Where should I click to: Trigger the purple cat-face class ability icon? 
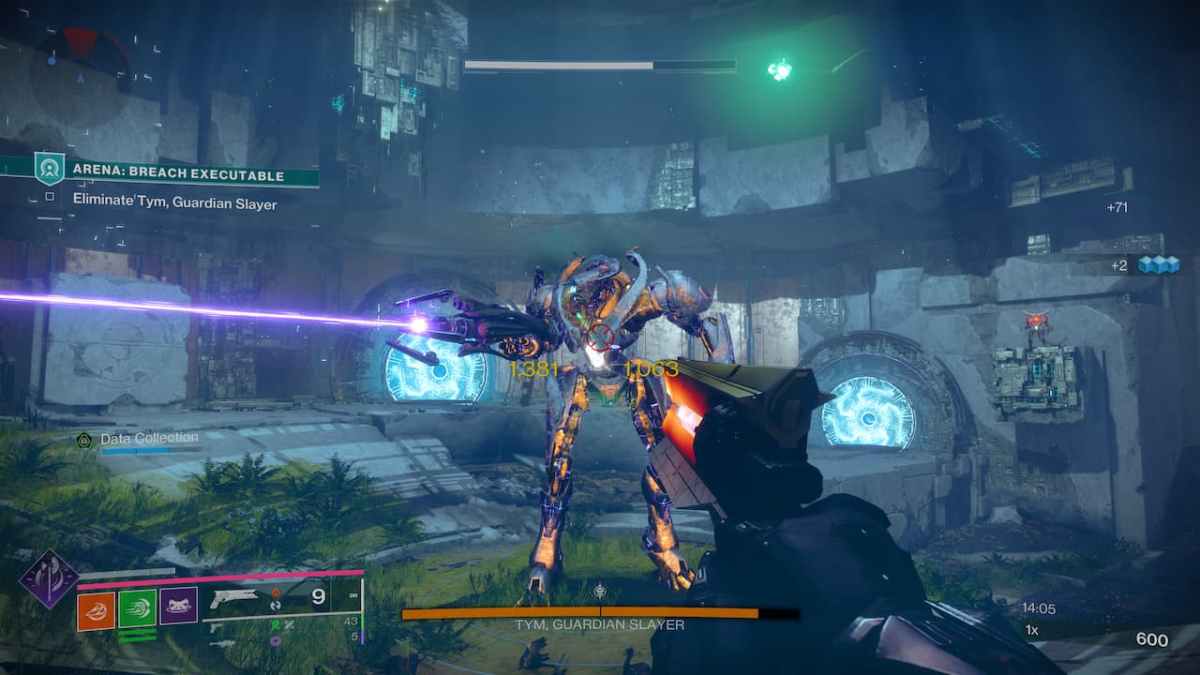[178, 606]
